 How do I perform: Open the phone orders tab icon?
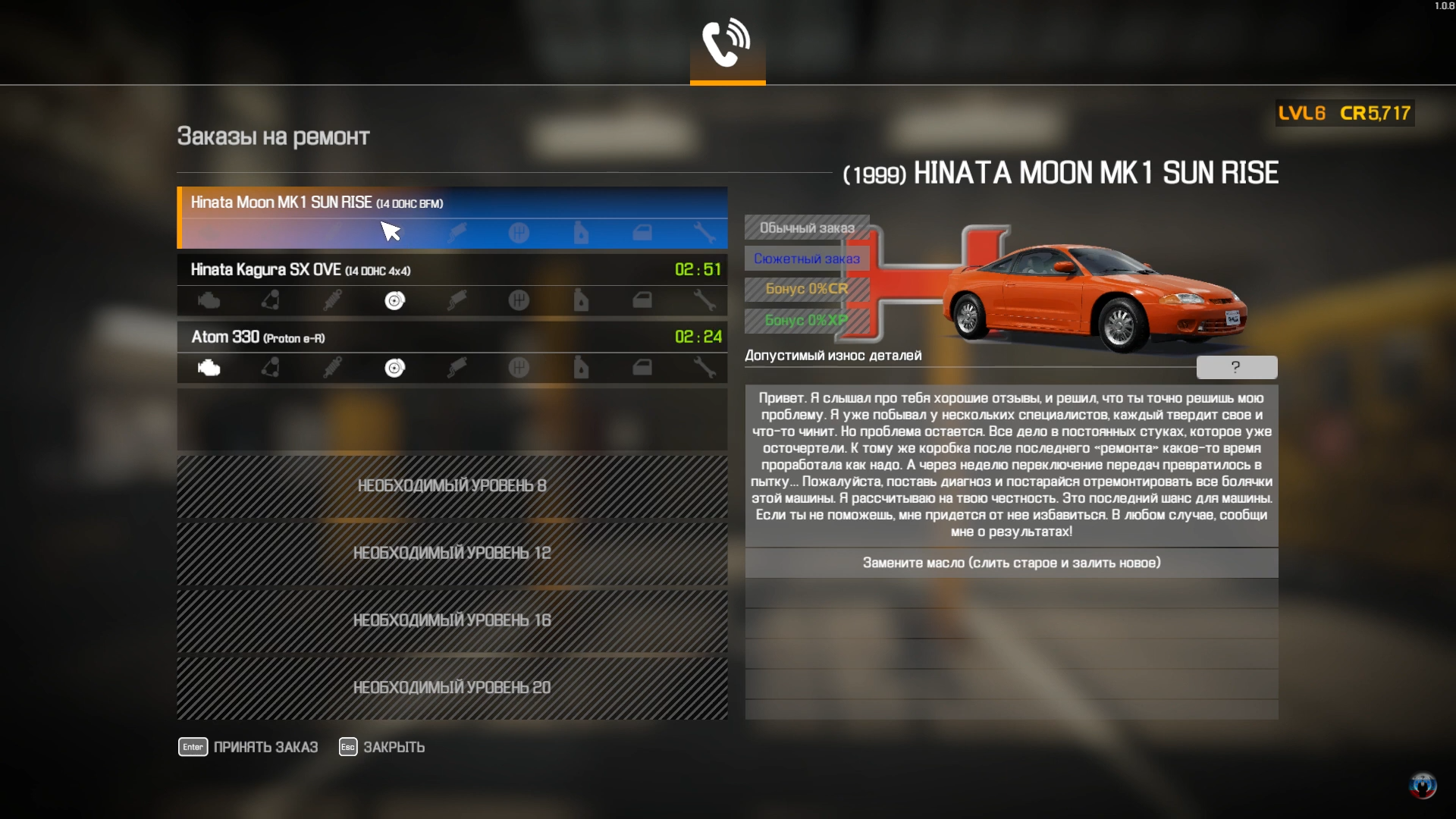(727, 44)
